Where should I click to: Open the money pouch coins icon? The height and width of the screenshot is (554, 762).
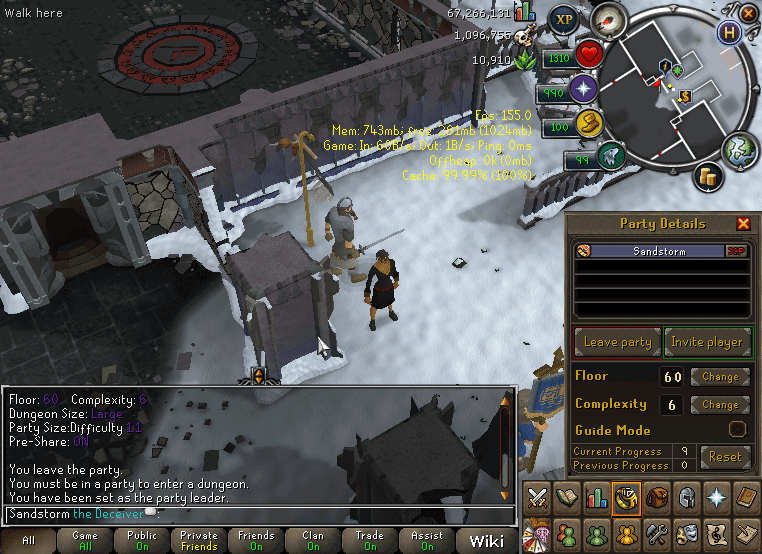click(x=710, y=176)
